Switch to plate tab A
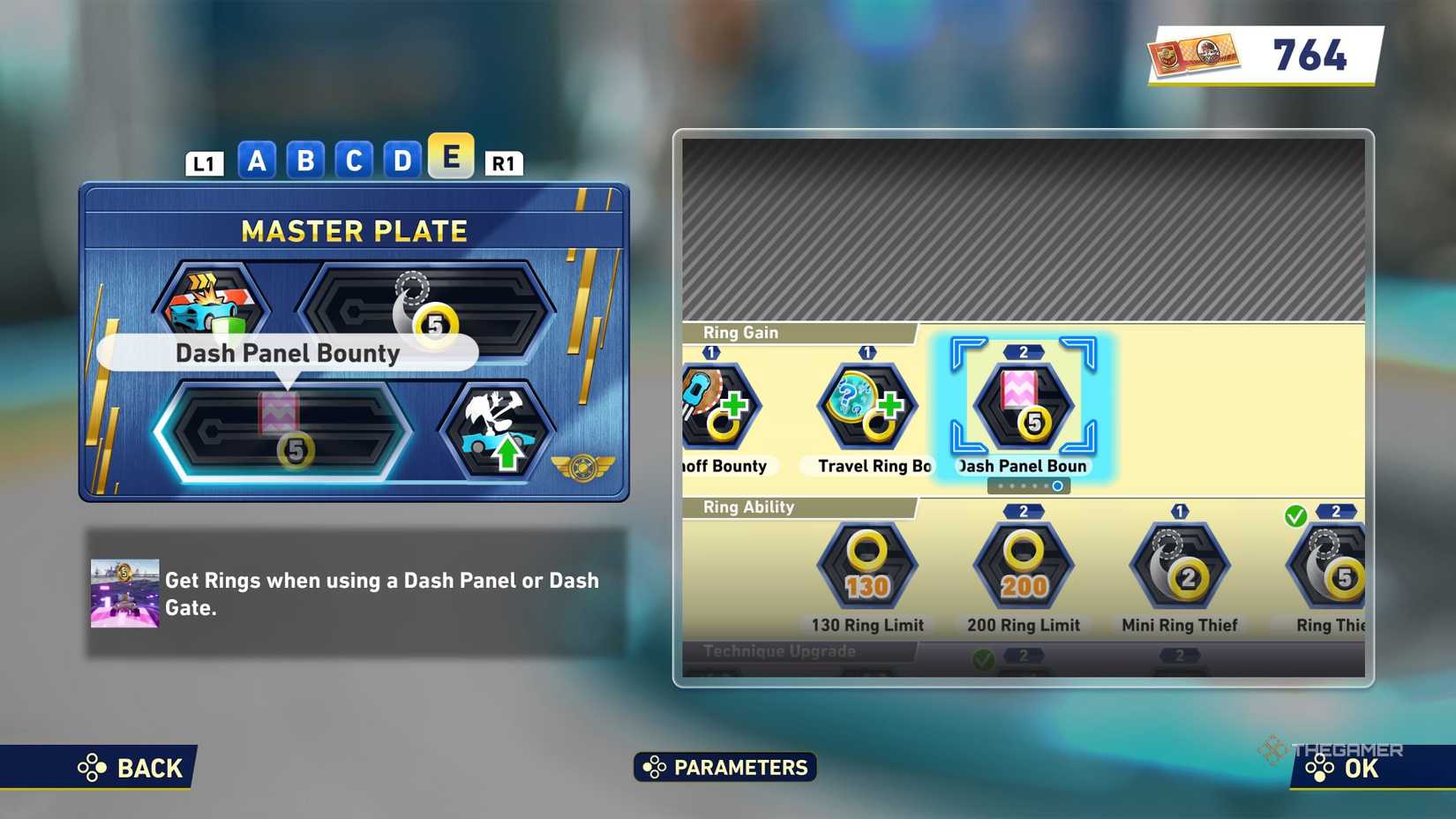Viewport: 1456px width, 819px height. click(257, 161)
